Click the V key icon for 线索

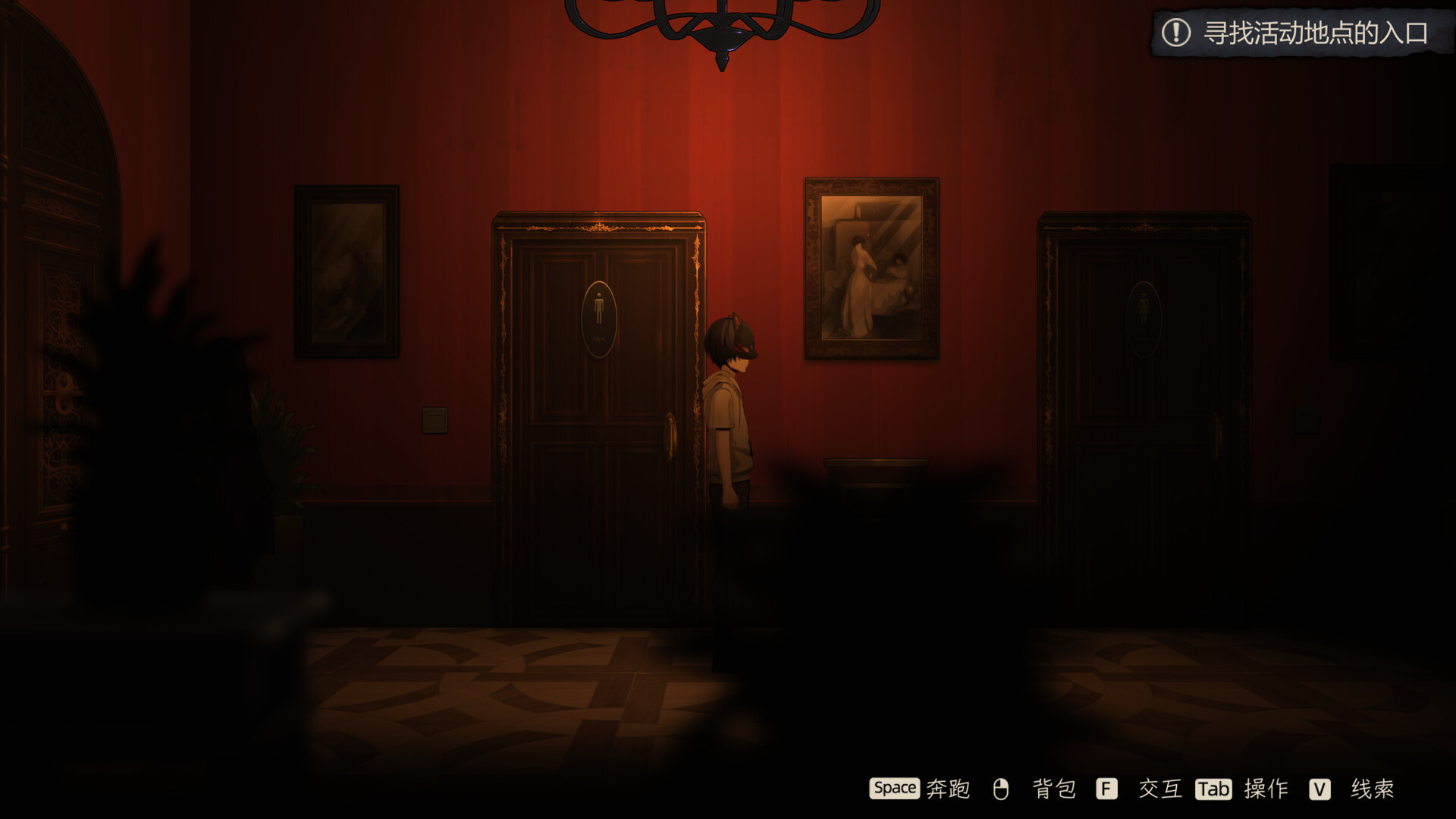1321,789
